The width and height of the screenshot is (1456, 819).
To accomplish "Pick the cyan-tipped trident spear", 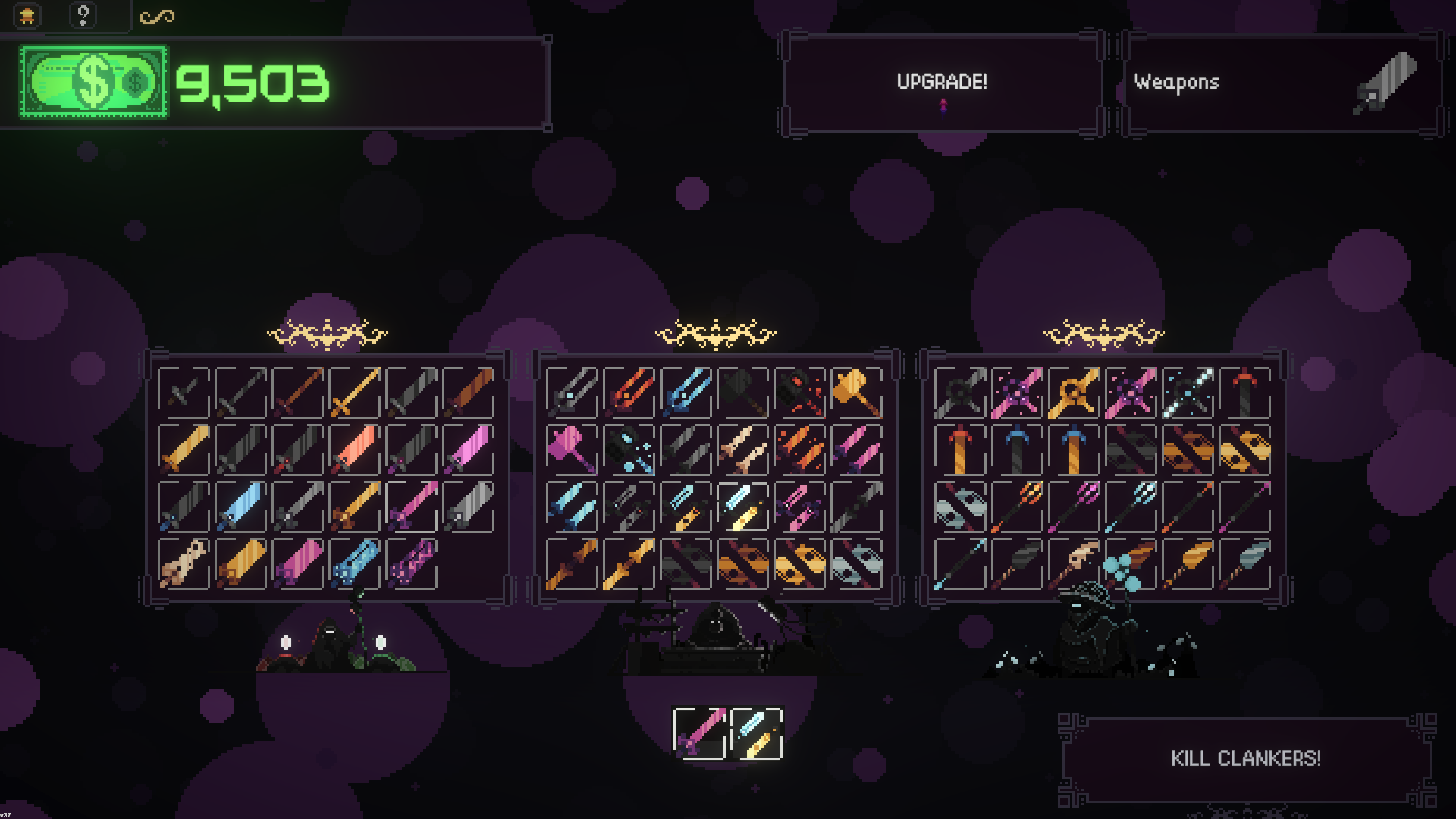I will pyautogui.click(x=1131, y=506).
